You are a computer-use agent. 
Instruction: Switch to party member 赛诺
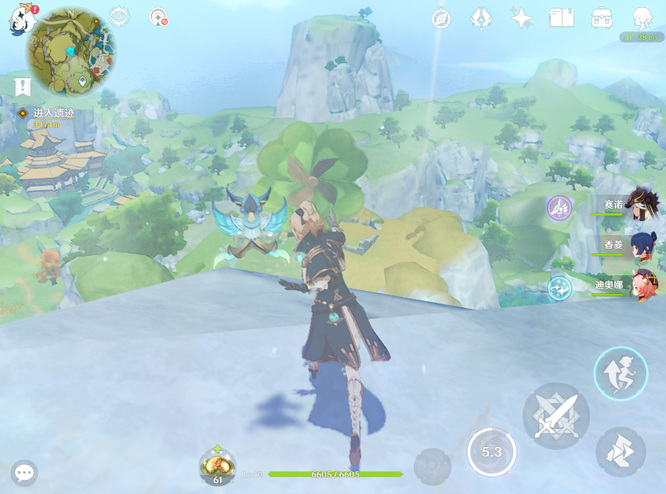[x=641, y=204]
